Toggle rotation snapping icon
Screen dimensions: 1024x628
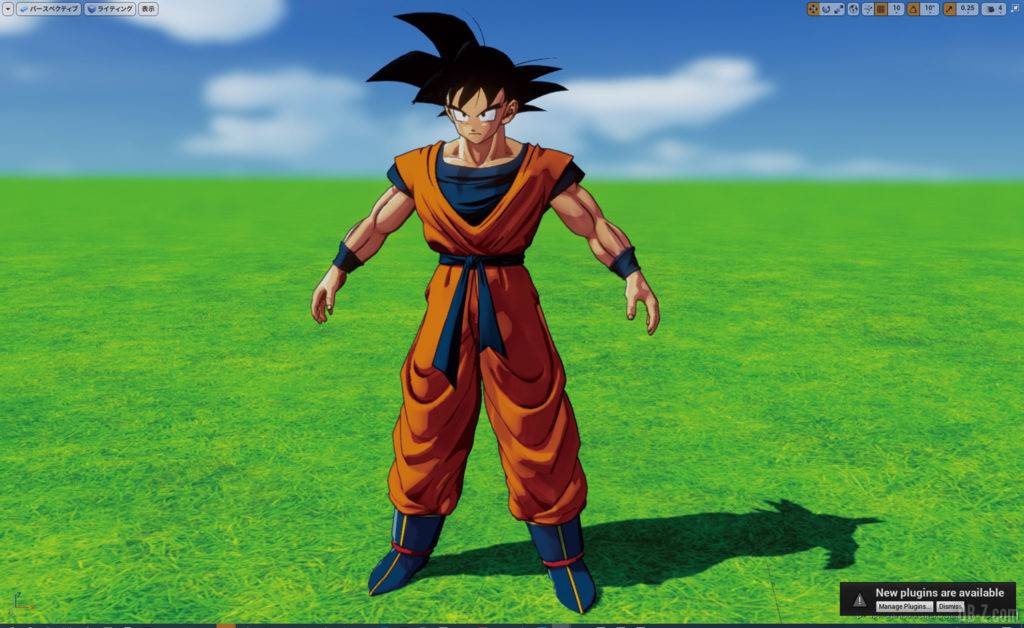[912, 9]
